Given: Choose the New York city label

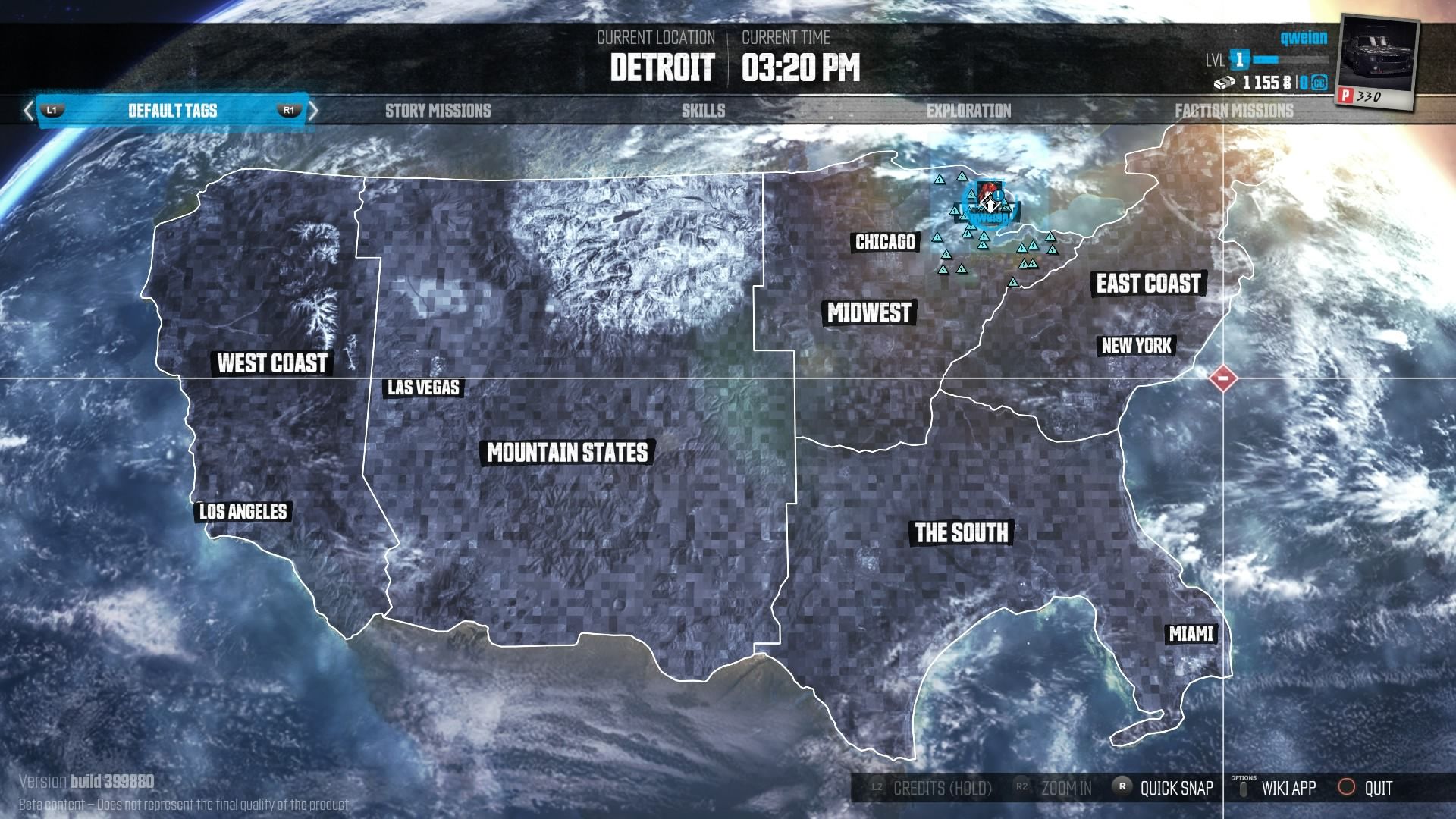Looking at the screenshot, I should pyautogui.click(x=1136, y=346).
